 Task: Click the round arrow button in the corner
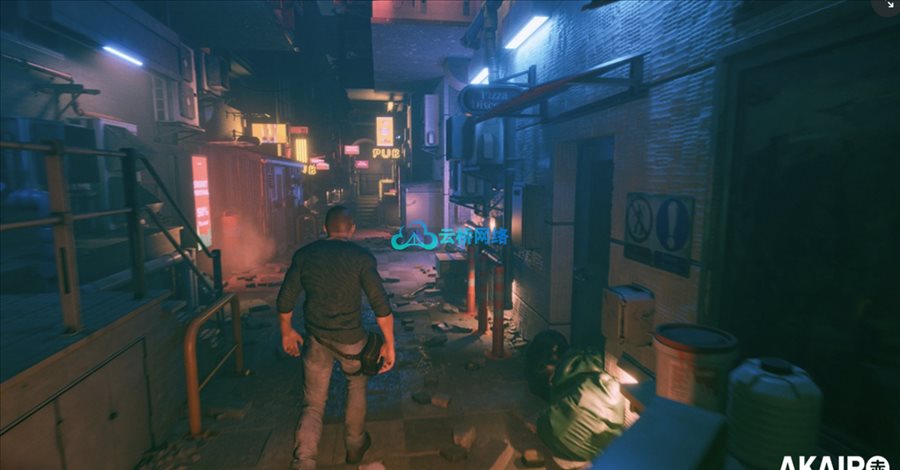pyautogui.click(x=888, y=6)
